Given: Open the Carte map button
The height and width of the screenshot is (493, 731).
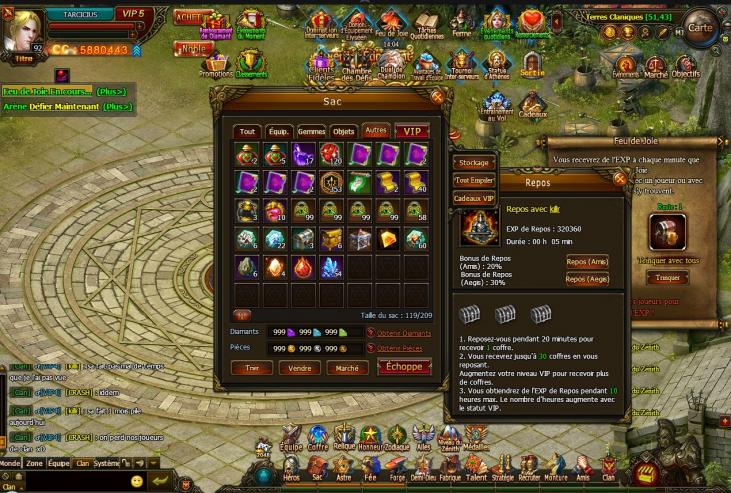Looking at the screenshot, I should (x=701, y=28).
